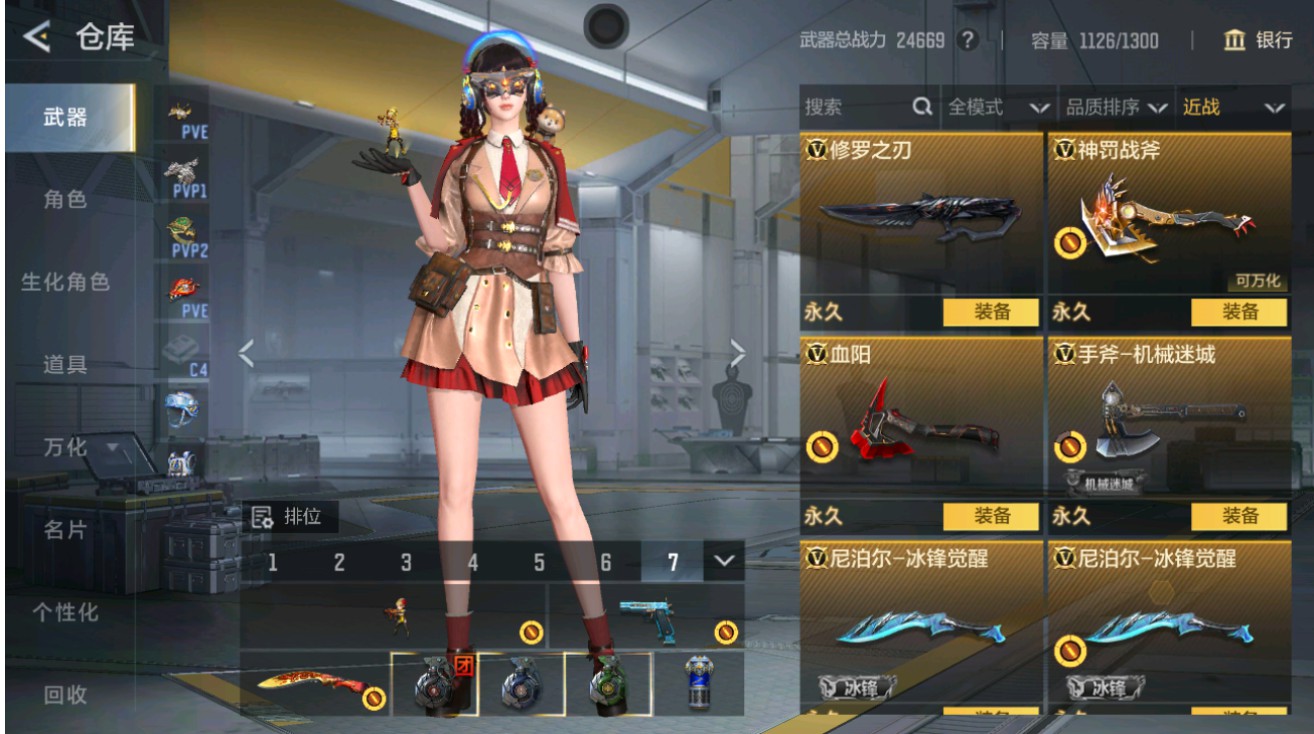Equip 修罗之刃 via its 装备 button

click(990, 313)
